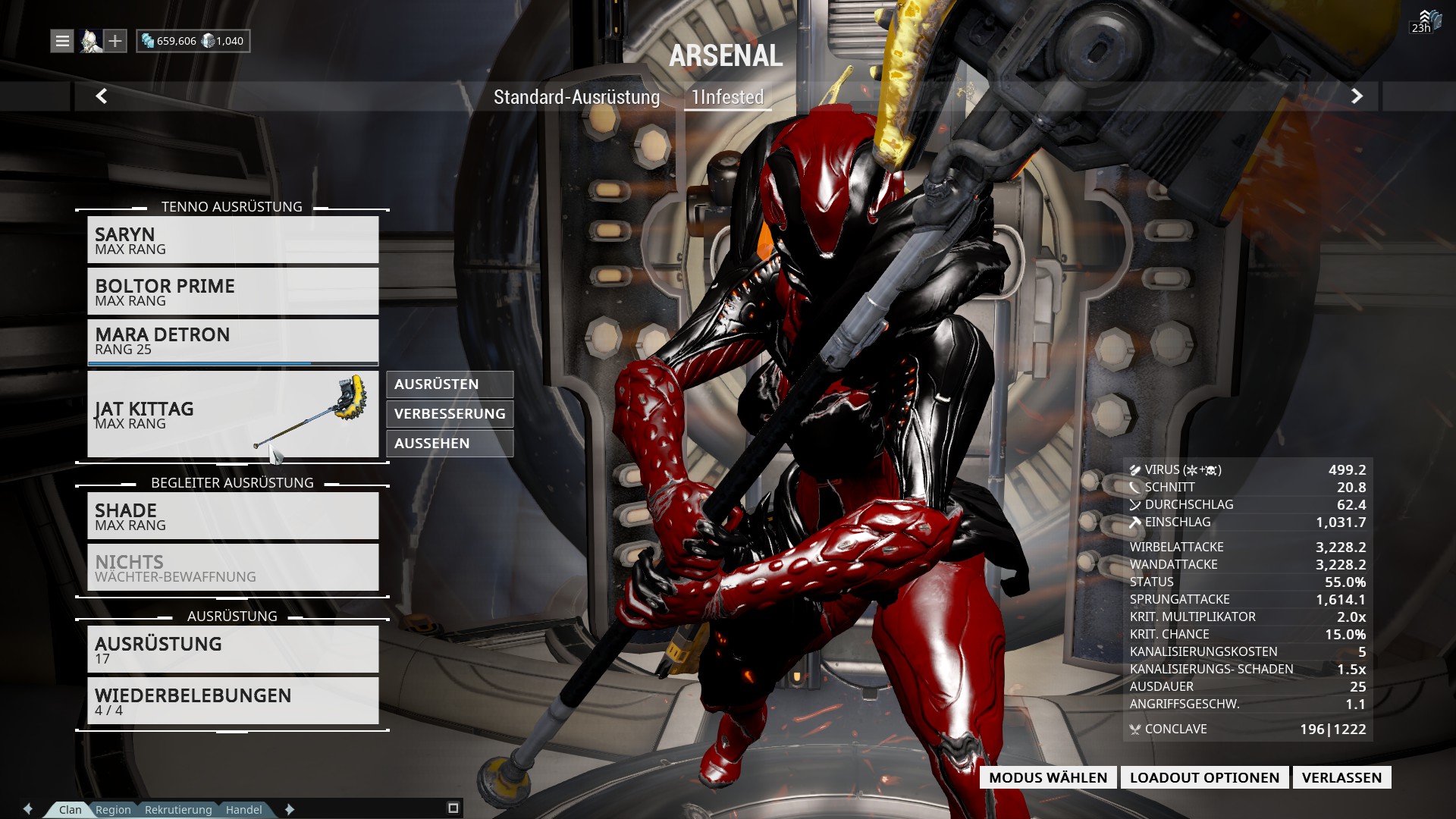1456x819 pixels.
Task: Open Verbesserung for Jat Kittag
Action: click(x=450, y=414)
